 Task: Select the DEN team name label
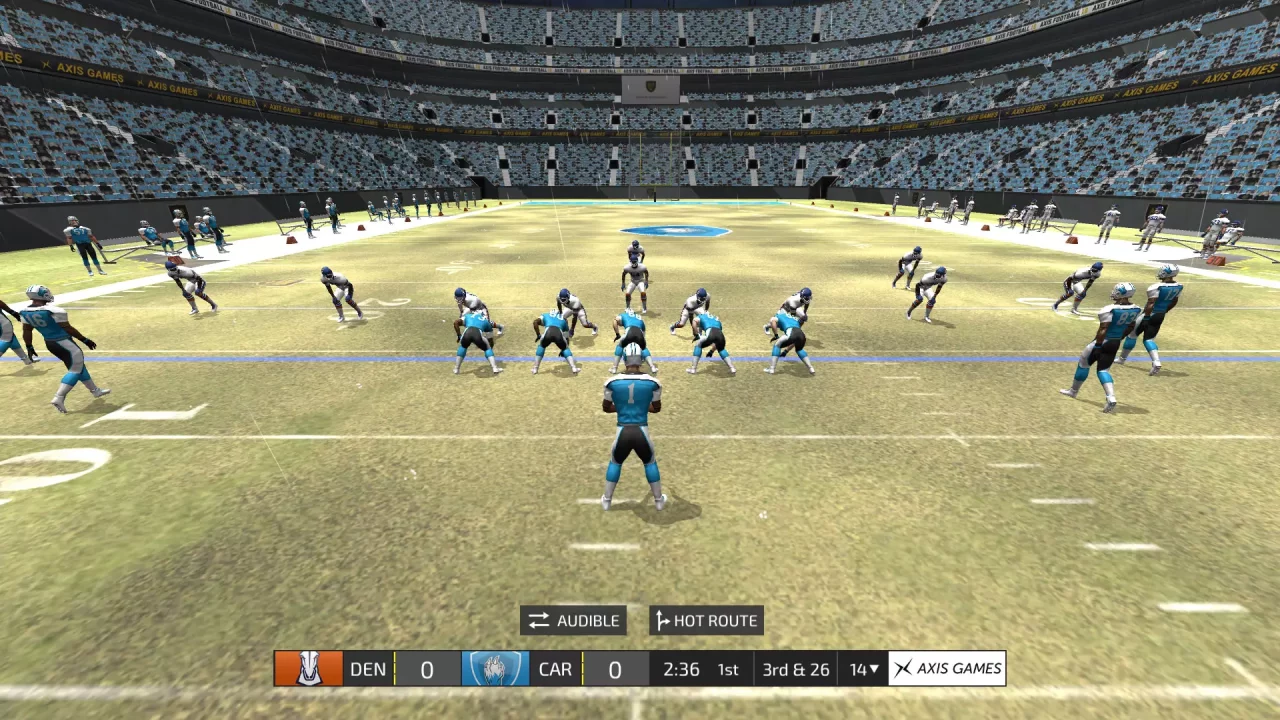[367, 669]
